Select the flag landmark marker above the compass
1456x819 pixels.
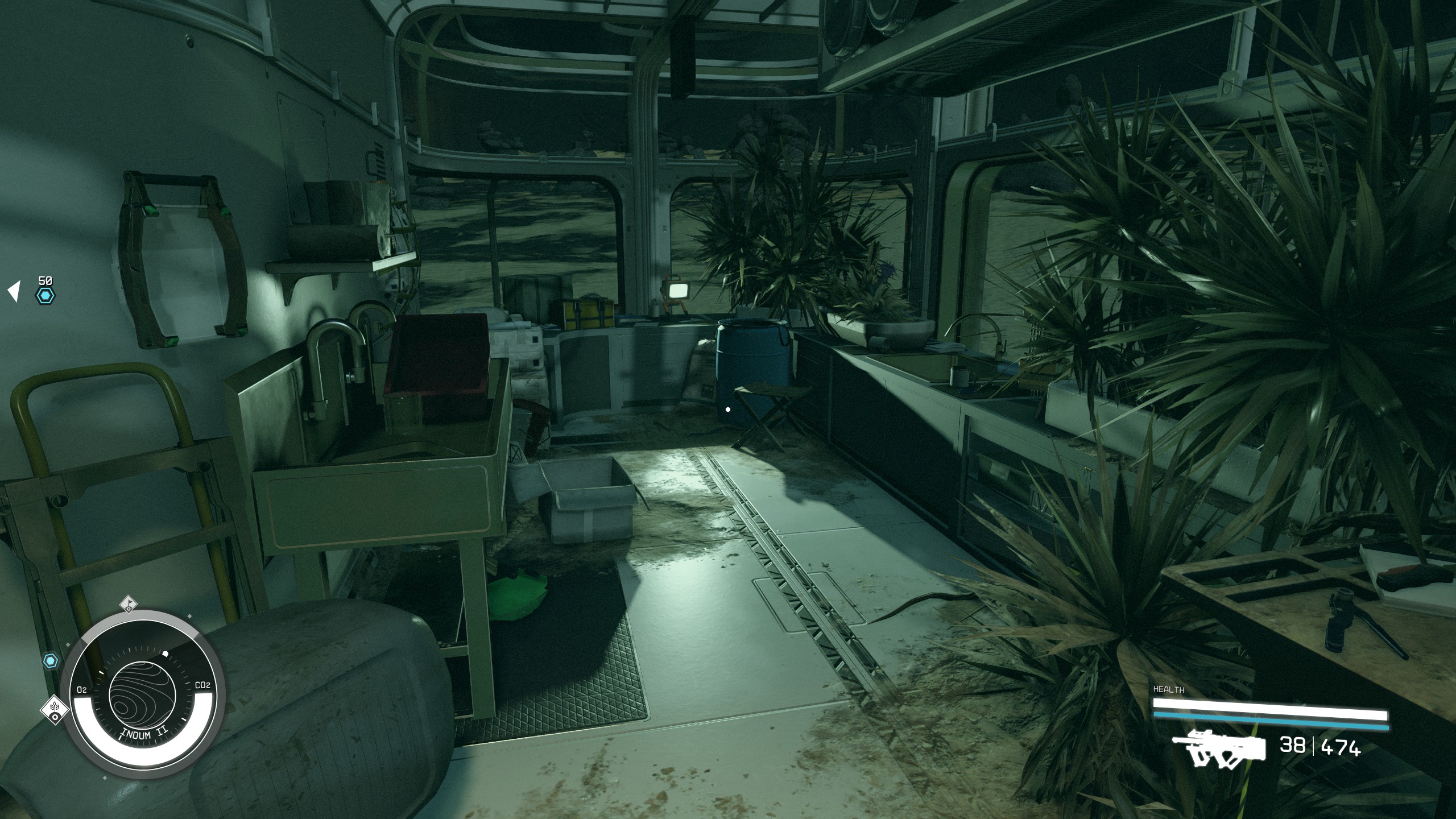(x=129, y=604)
